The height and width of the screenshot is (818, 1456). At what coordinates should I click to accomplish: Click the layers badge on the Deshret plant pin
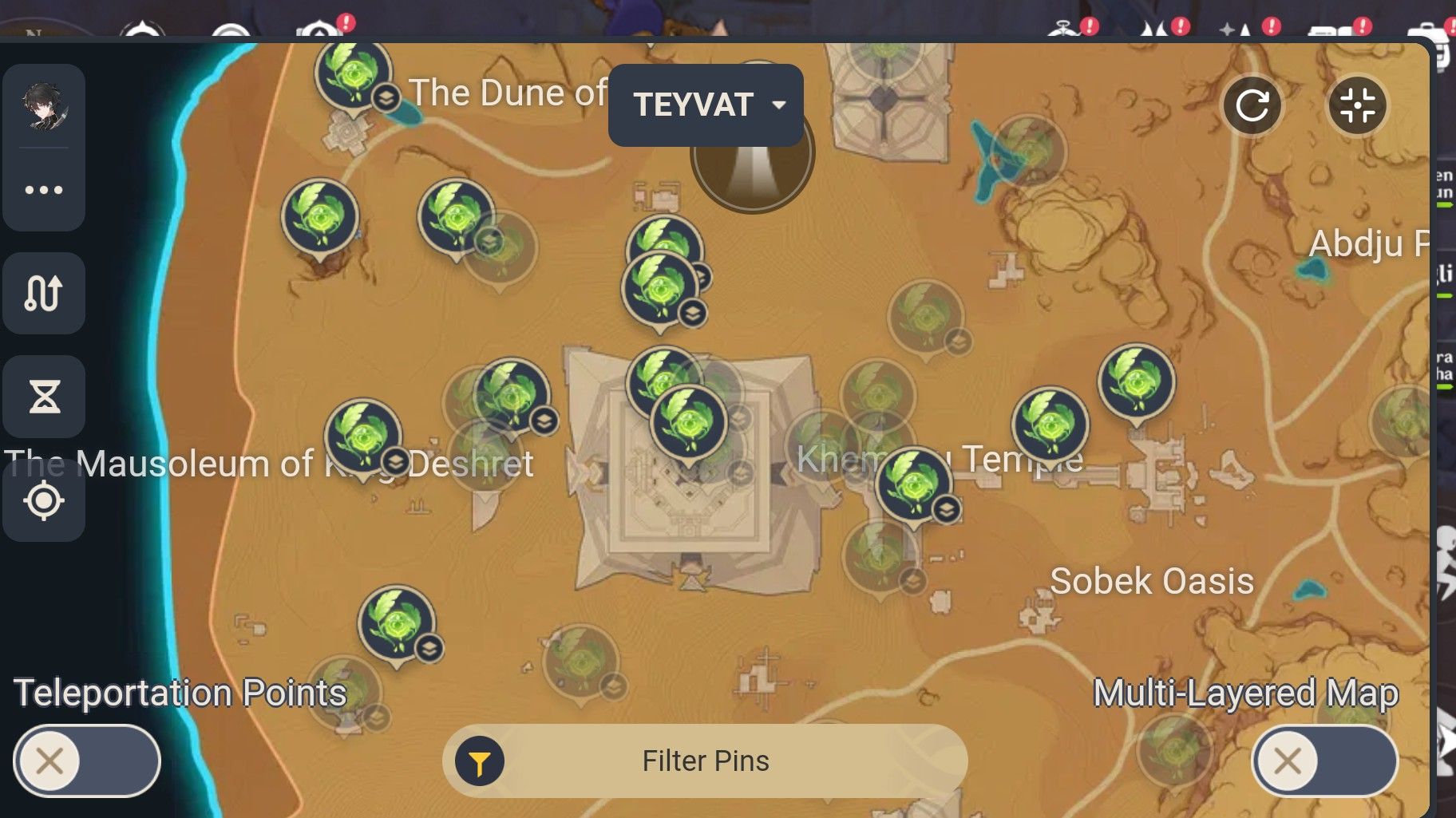(394, 460)
